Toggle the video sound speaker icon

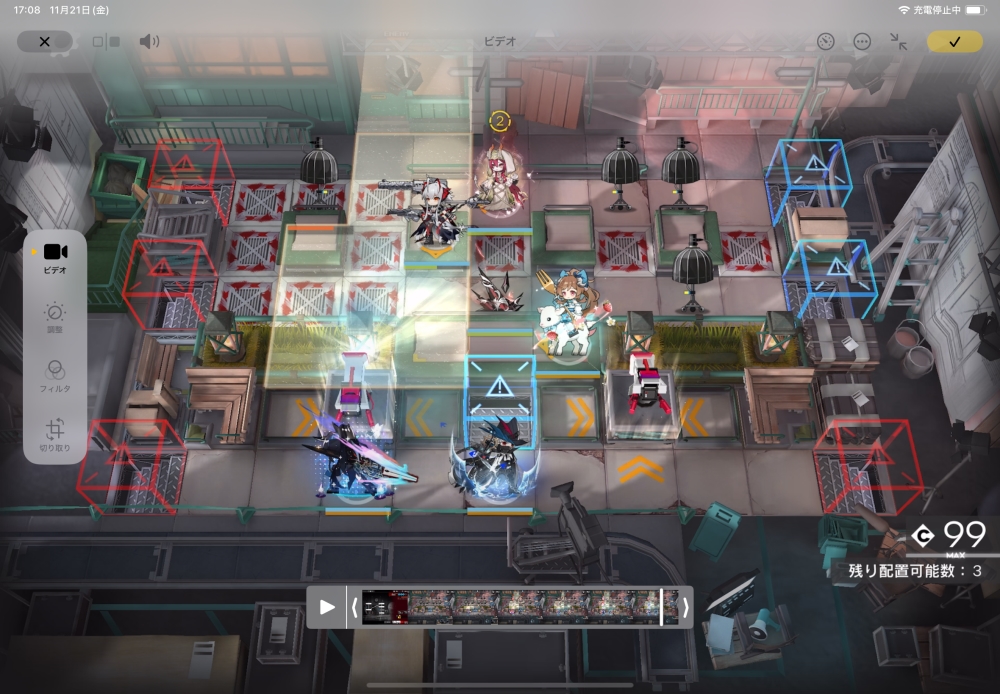[x=149, y=41]
